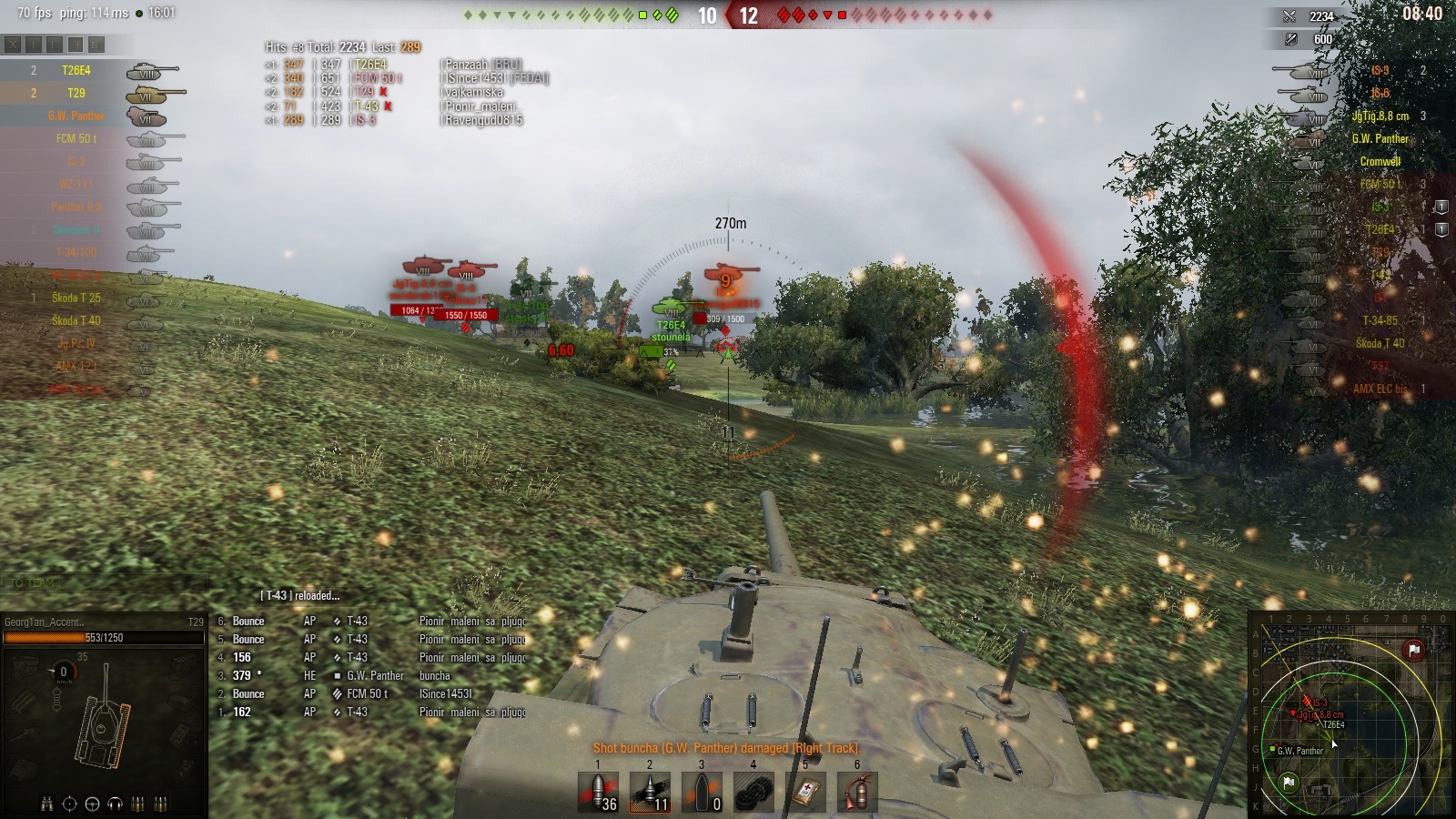Click the T-43 damage log entry for 162
The width and height of the screenshot is (1456, 819).
click(357, 712)
